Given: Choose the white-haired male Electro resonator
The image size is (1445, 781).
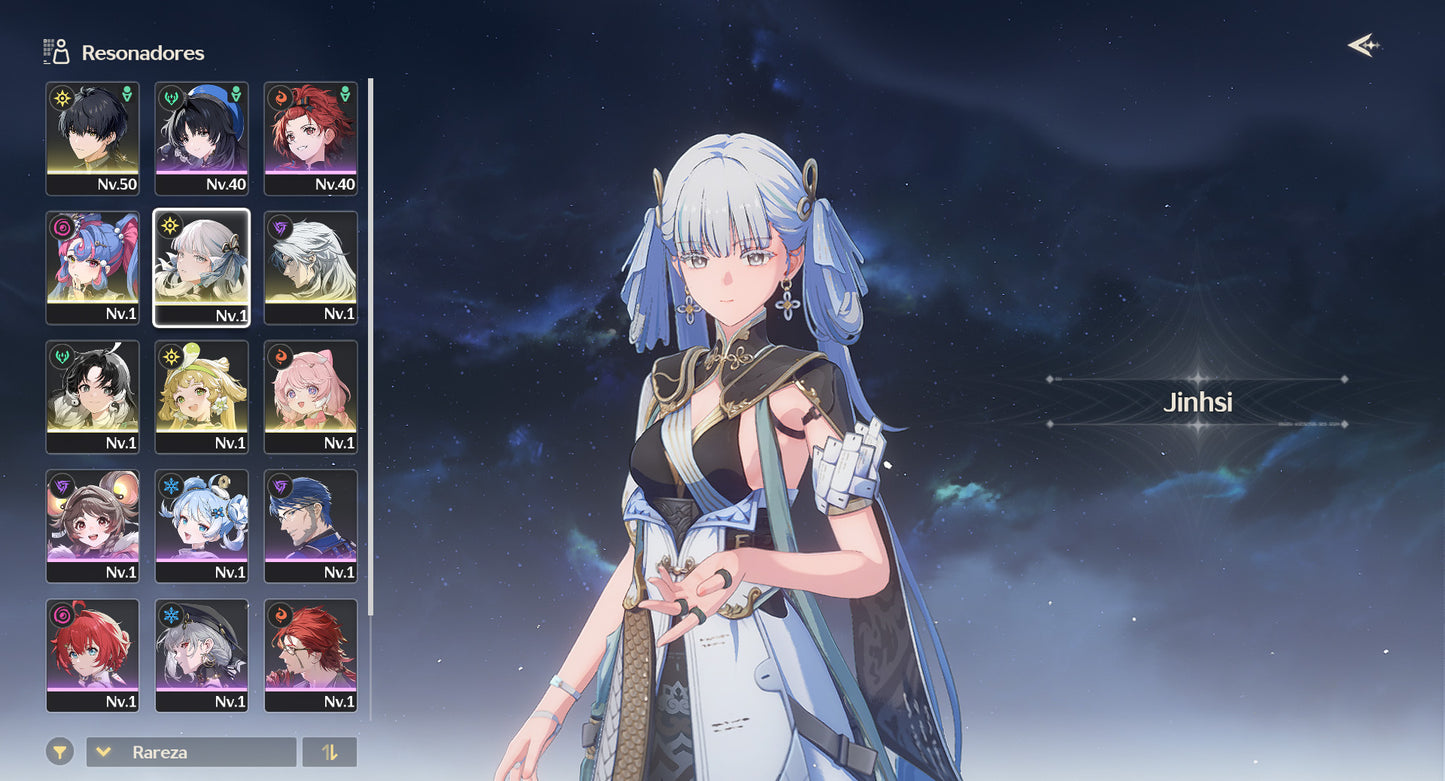Looking at the screenshot, I should pyautogui.click(x=310, y=267).
